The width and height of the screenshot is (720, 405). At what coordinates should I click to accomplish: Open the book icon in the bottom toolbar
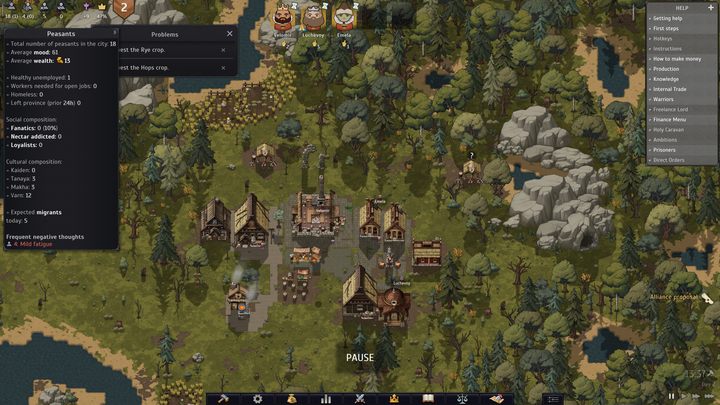428,398
